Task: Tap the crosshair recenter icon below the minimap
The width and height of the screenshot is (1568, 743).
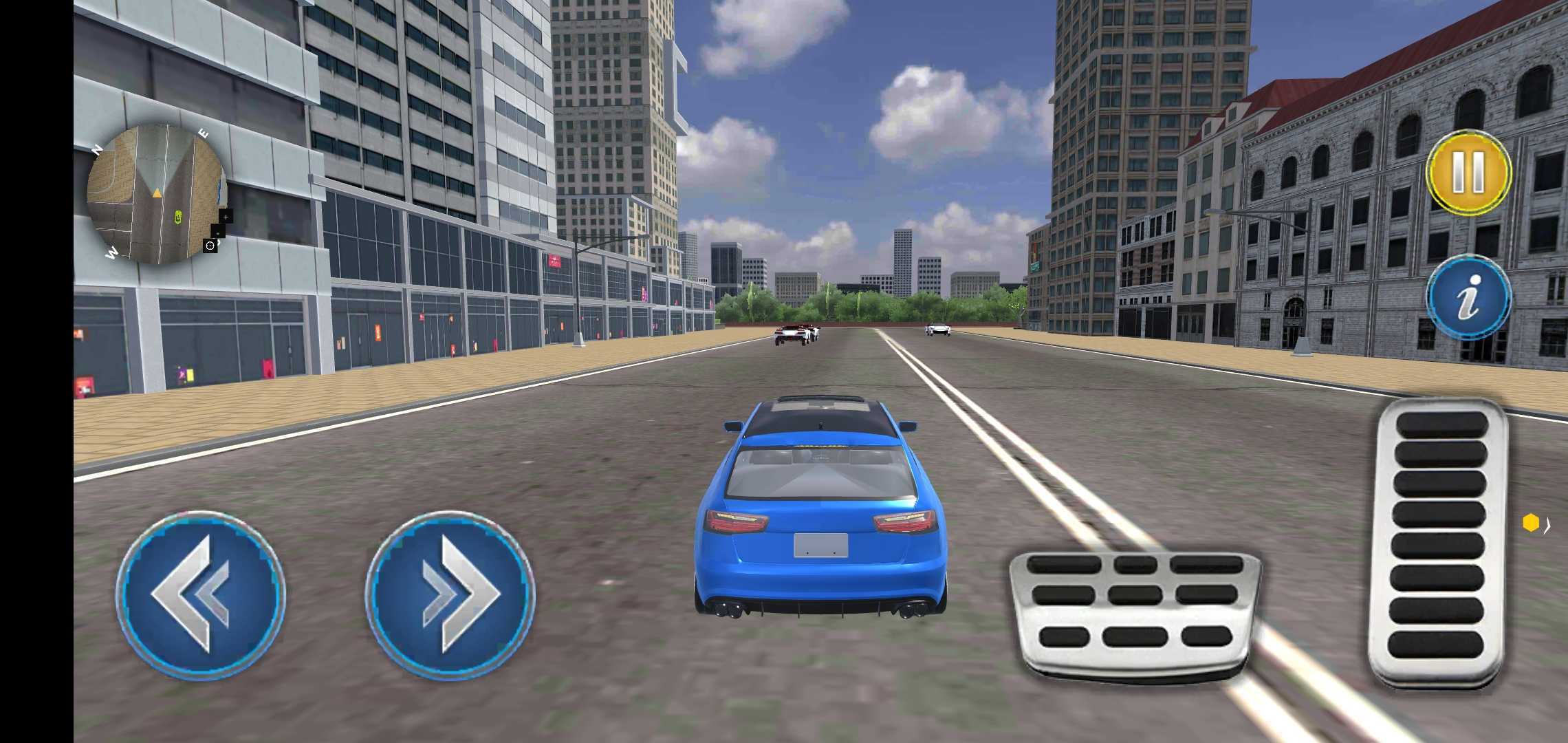Action: click(210, 246)
